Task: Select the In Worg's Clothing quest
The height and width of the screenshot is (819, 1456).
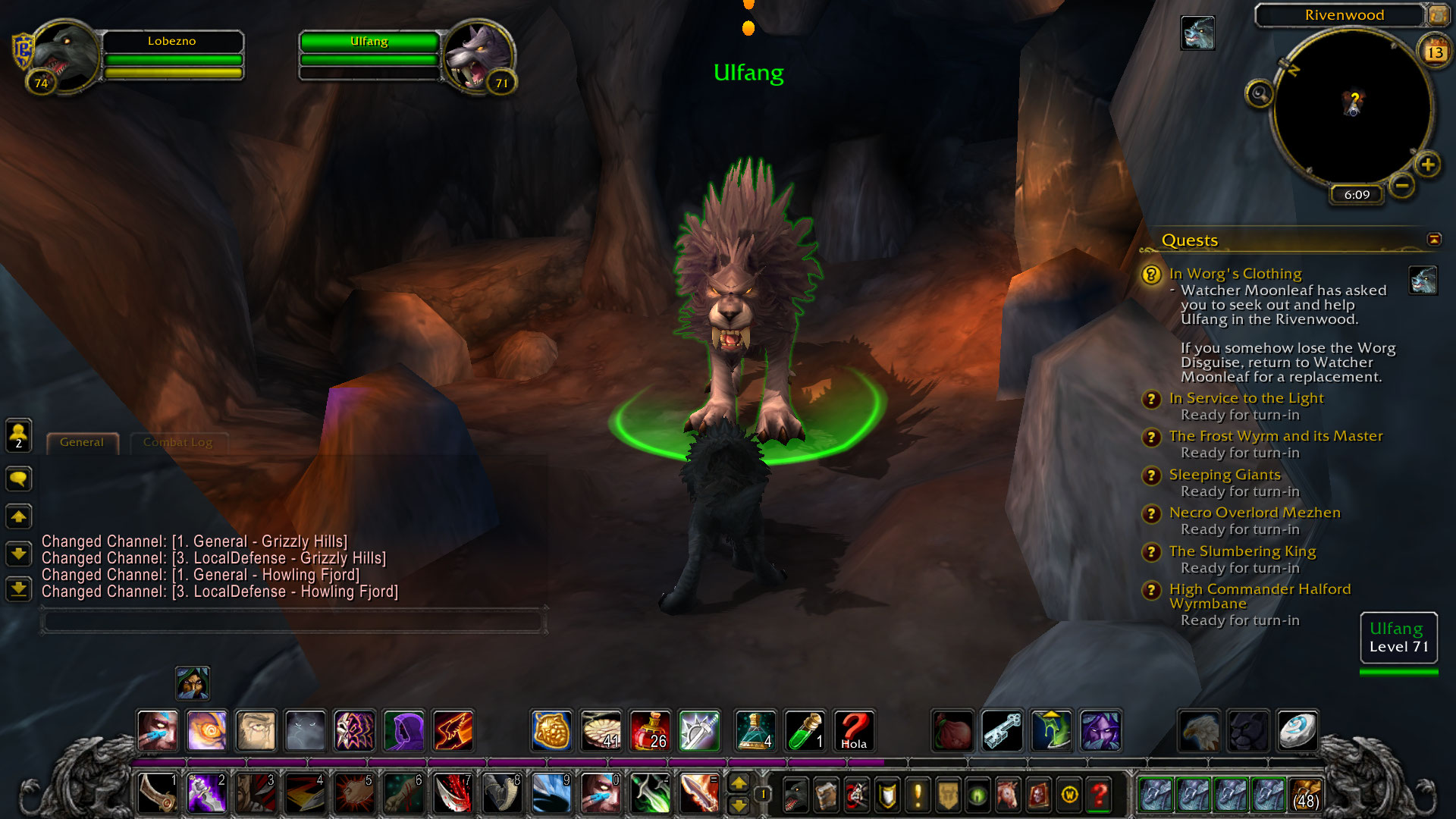Action: (1235, 274)
